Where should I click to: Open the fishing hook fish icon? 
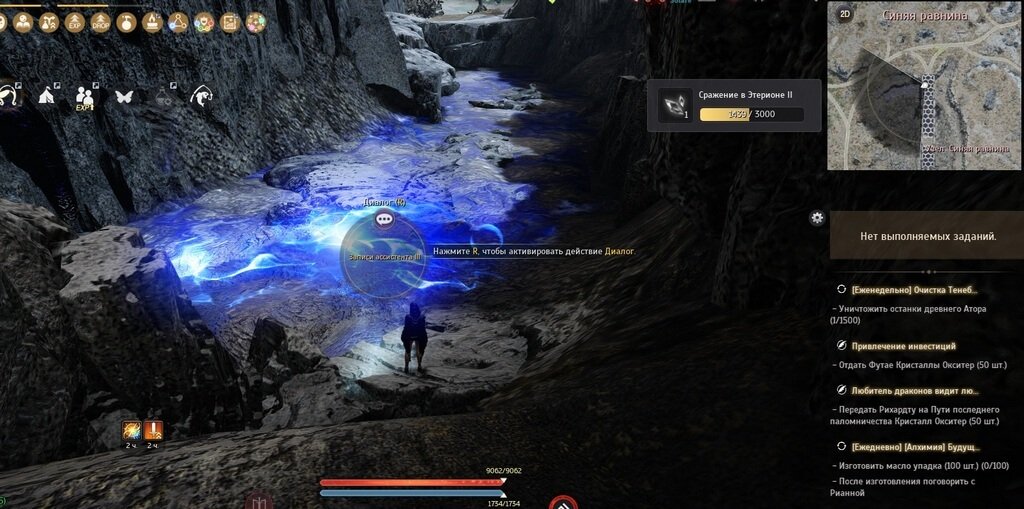tap(201, 97)
